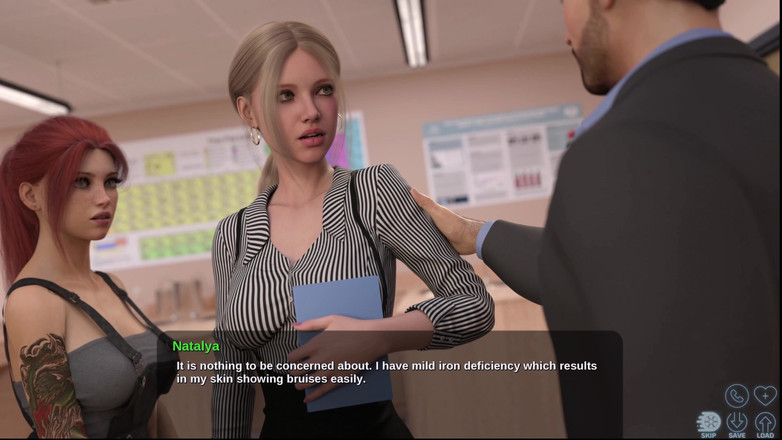
Task: Activate the Skip button
Action: click(x=708, y=423)
